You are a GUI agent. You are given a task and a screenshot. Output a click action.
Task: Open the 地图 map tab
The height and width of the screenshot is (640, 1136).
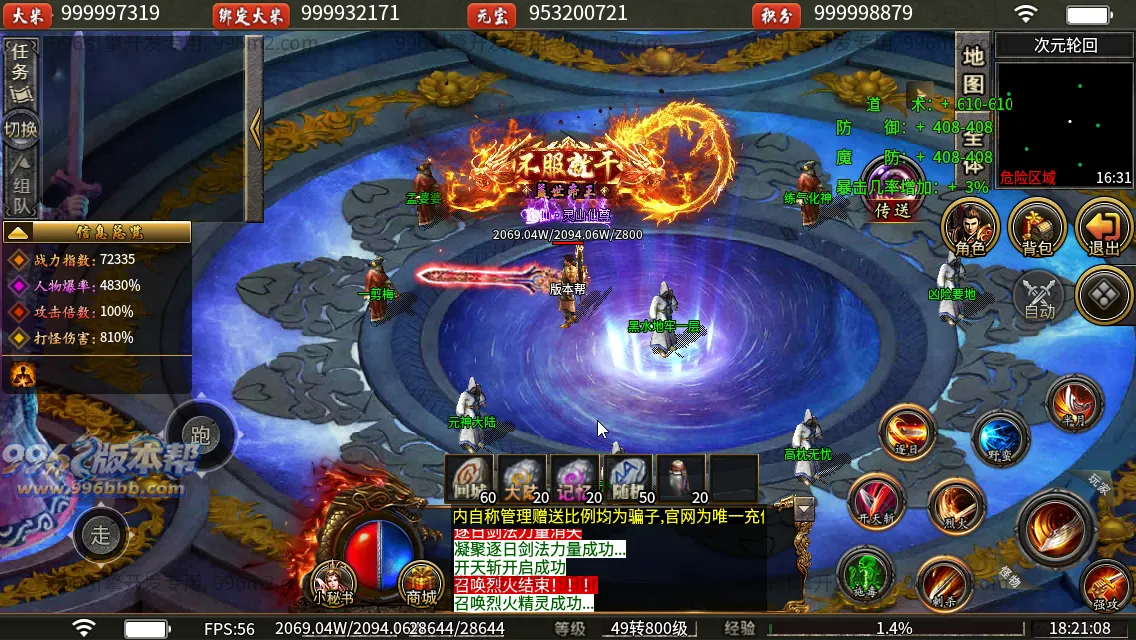(x=973, y=70)
